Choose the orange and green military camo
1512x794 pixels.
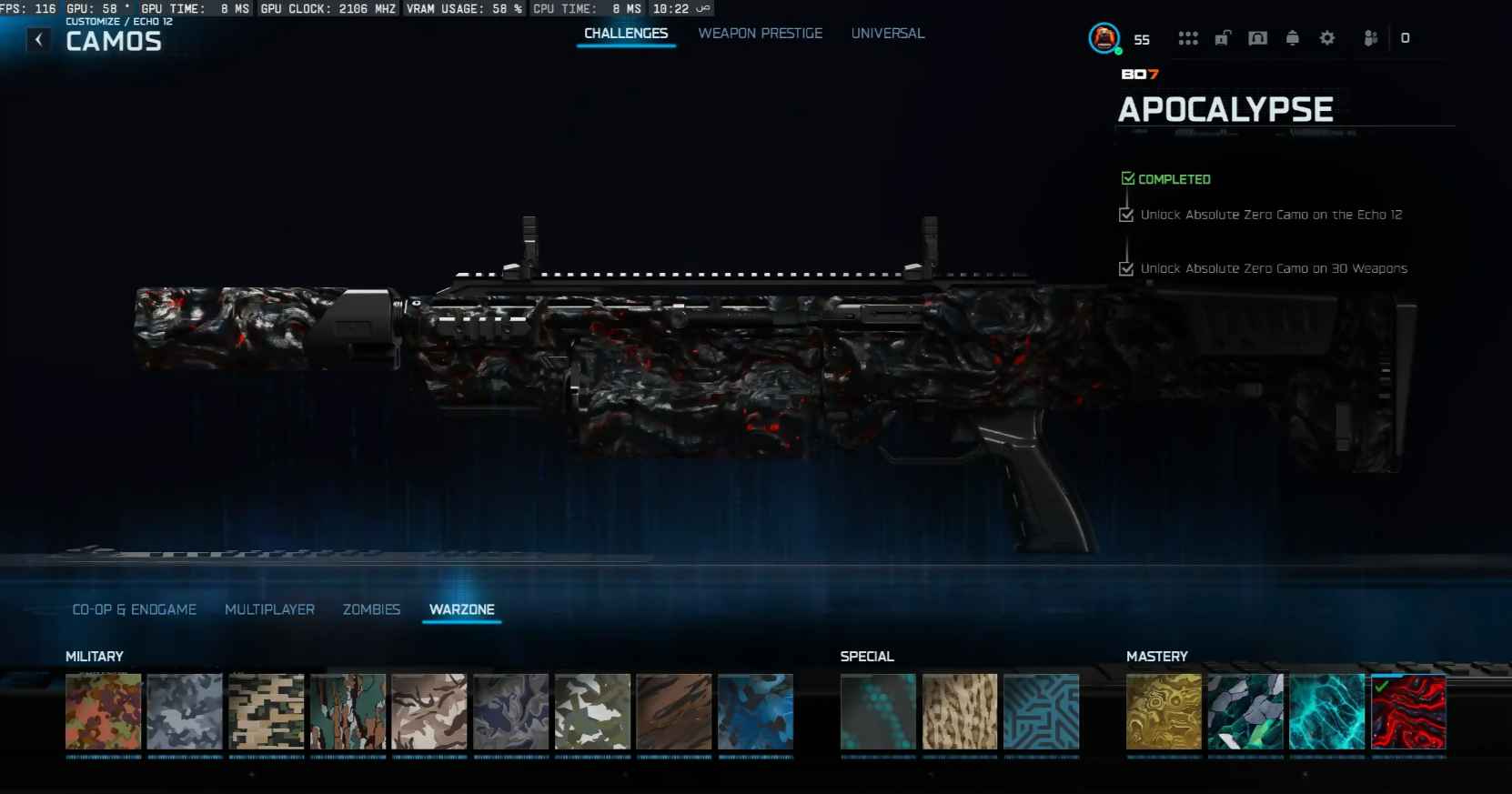104,711
